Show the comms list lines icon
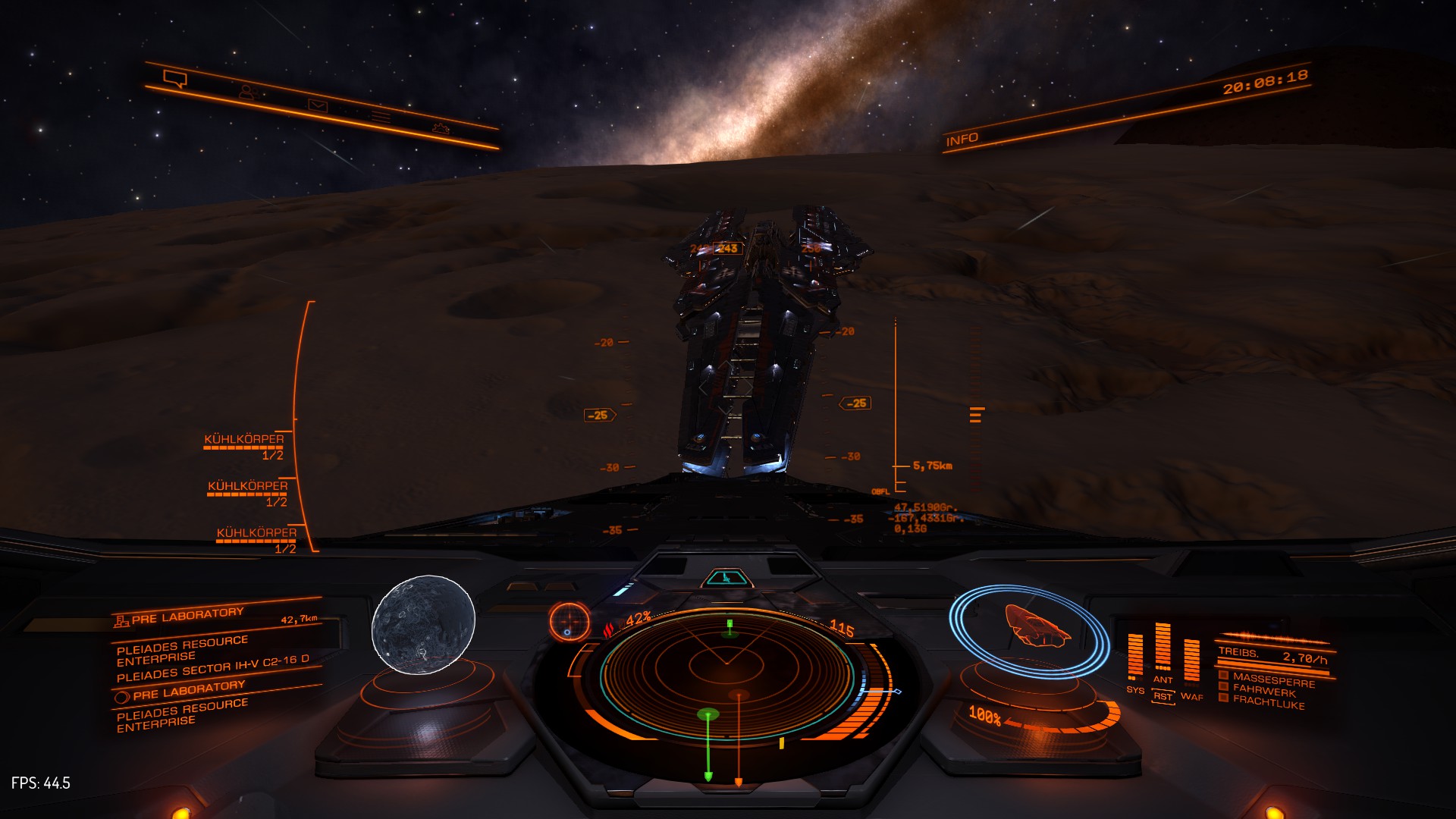The width and height of the screenshot is (1456, 819). (x=381, y=117)
